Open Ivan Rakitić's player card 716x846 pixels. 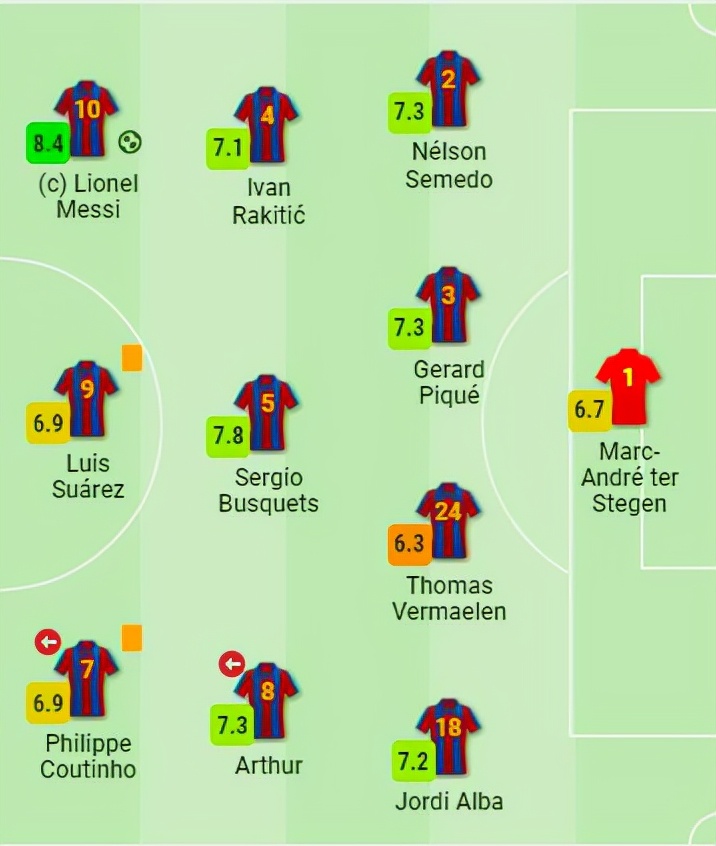tap(266, 124)
